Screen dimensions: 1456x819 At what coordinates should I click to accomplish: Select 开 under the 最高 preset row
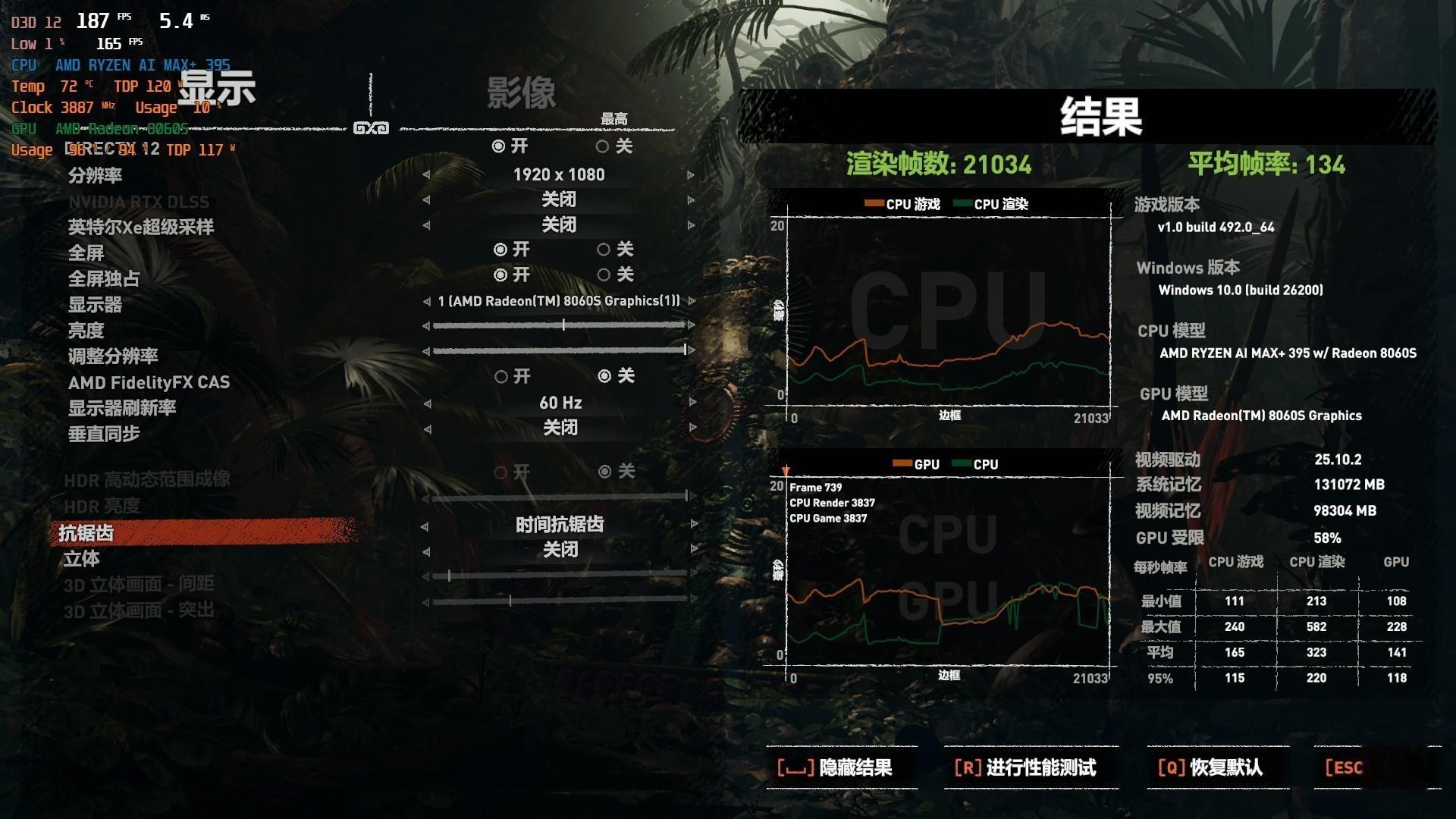(x=500, y=146)
